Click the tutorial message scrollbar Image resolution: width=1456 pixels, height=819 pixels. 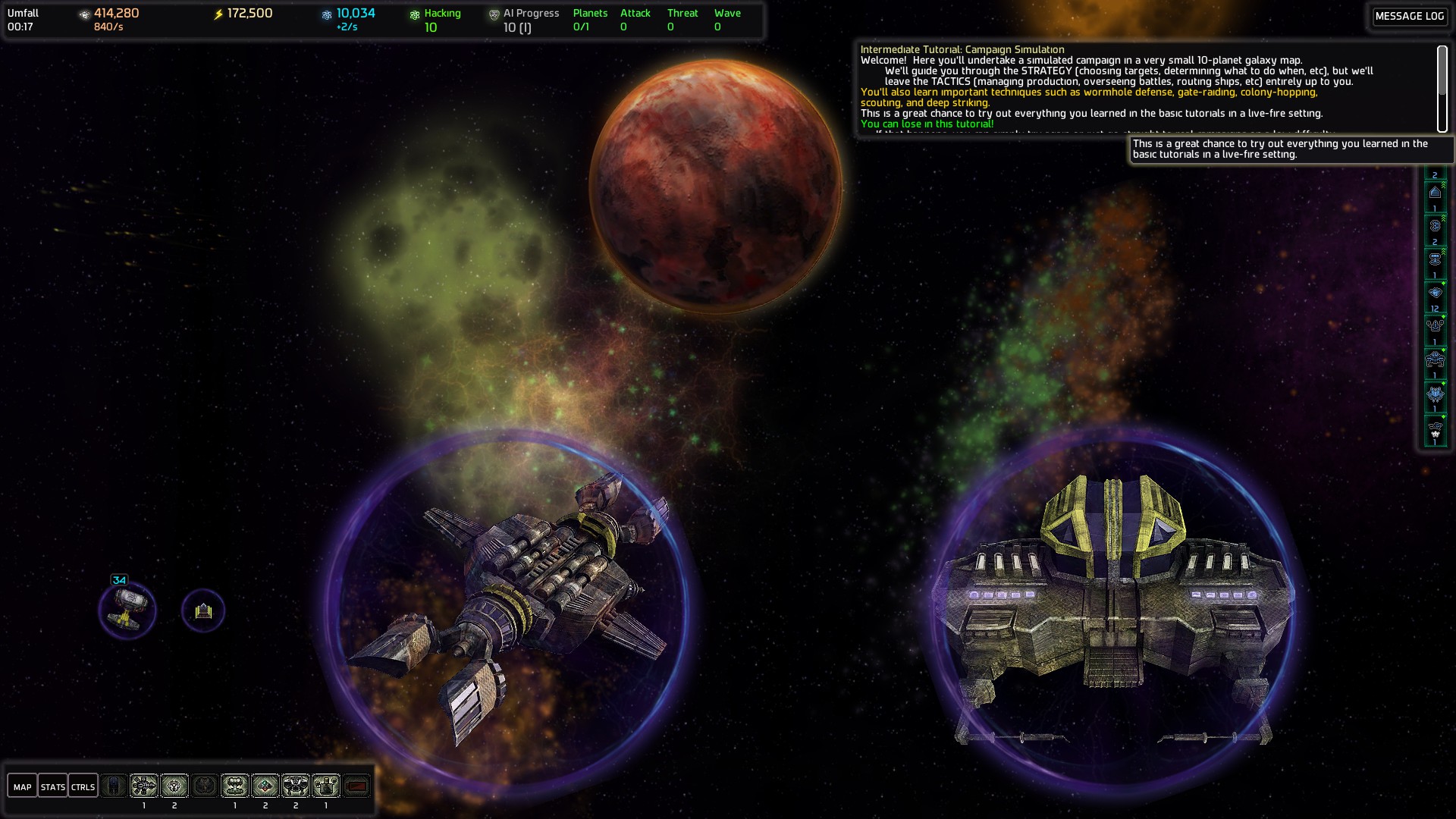1442,88
